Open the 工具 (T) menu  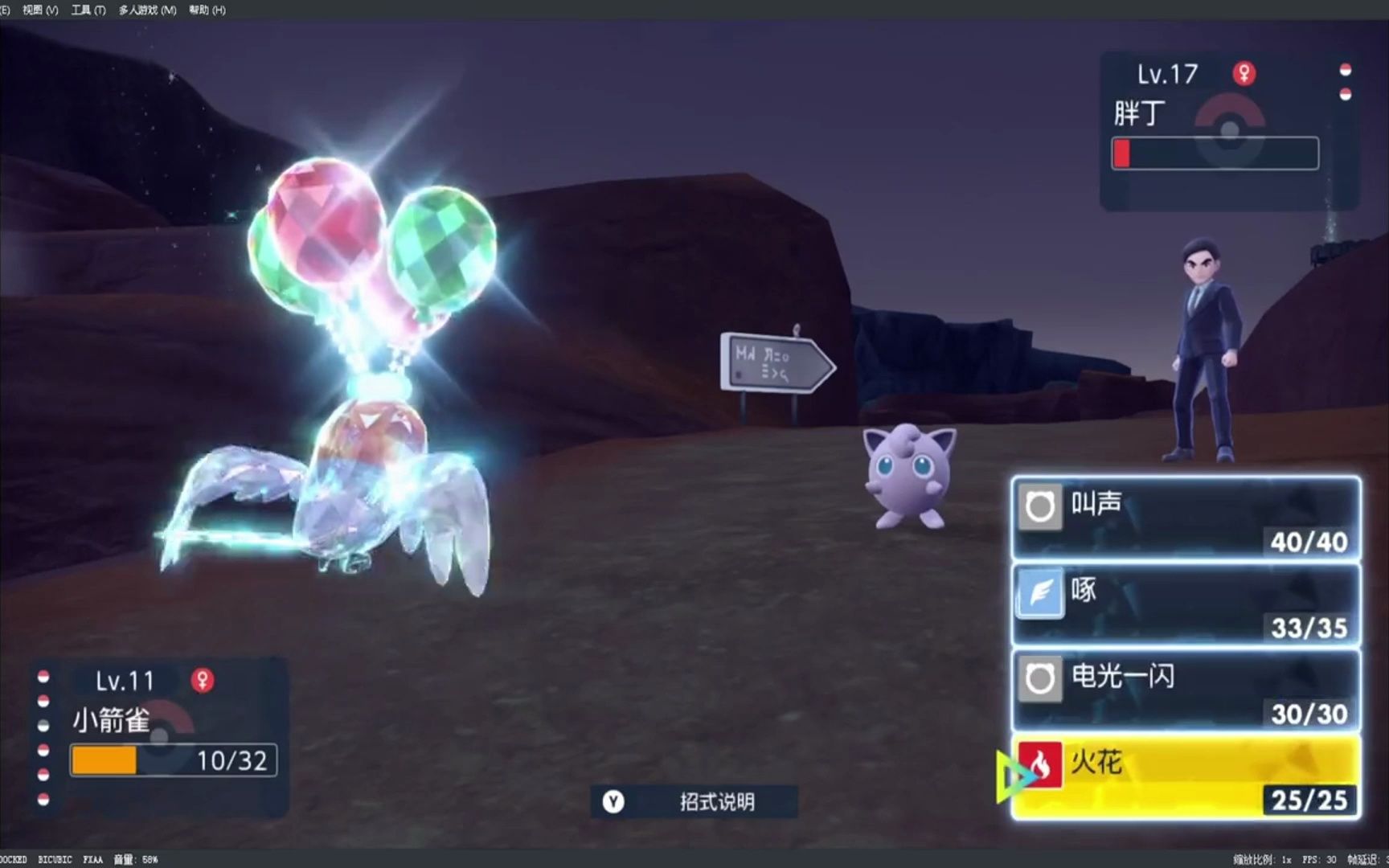(87, 10)
